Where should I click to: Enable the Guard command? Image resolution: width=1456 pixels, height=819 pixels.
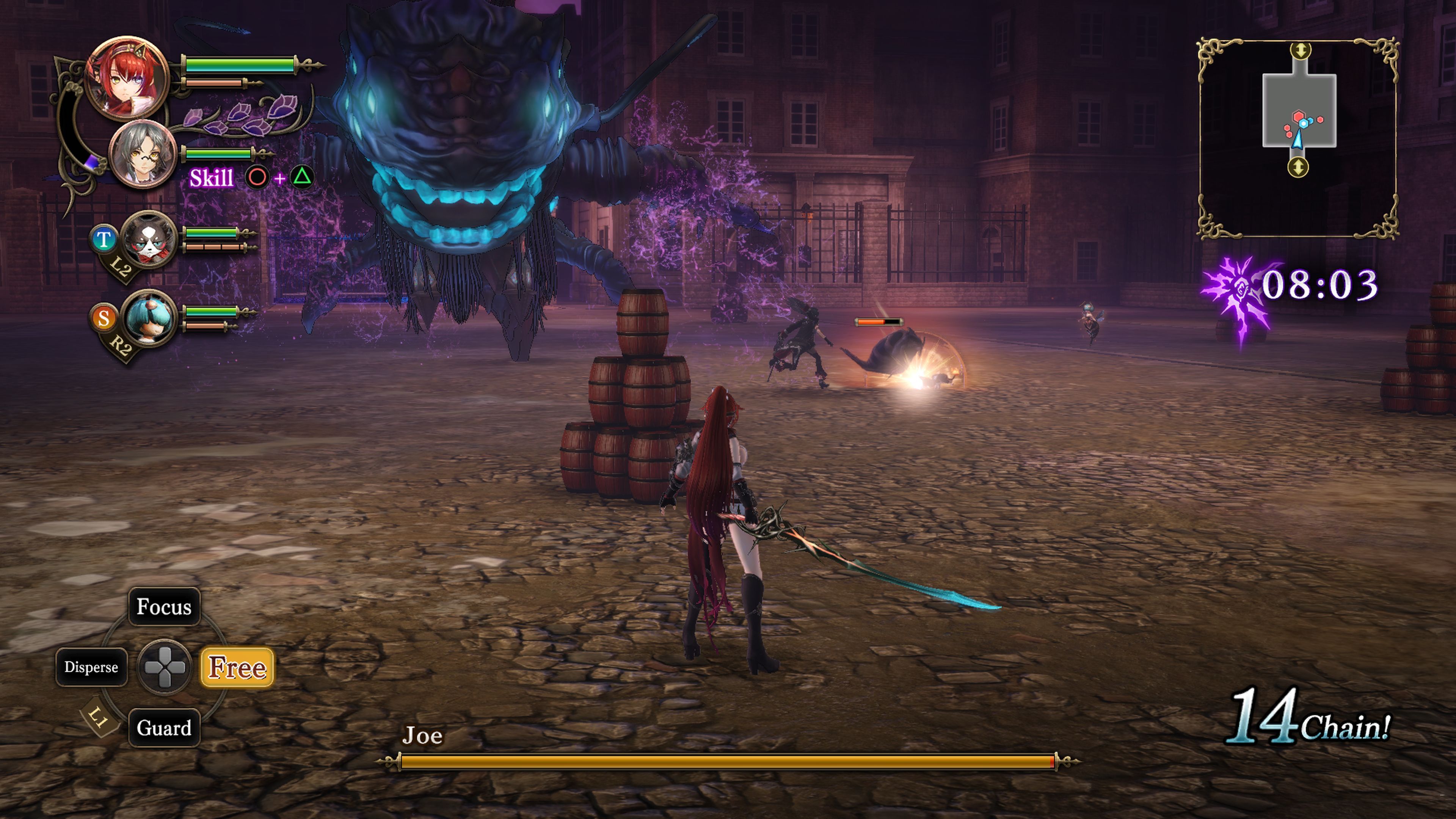[164, 728]
